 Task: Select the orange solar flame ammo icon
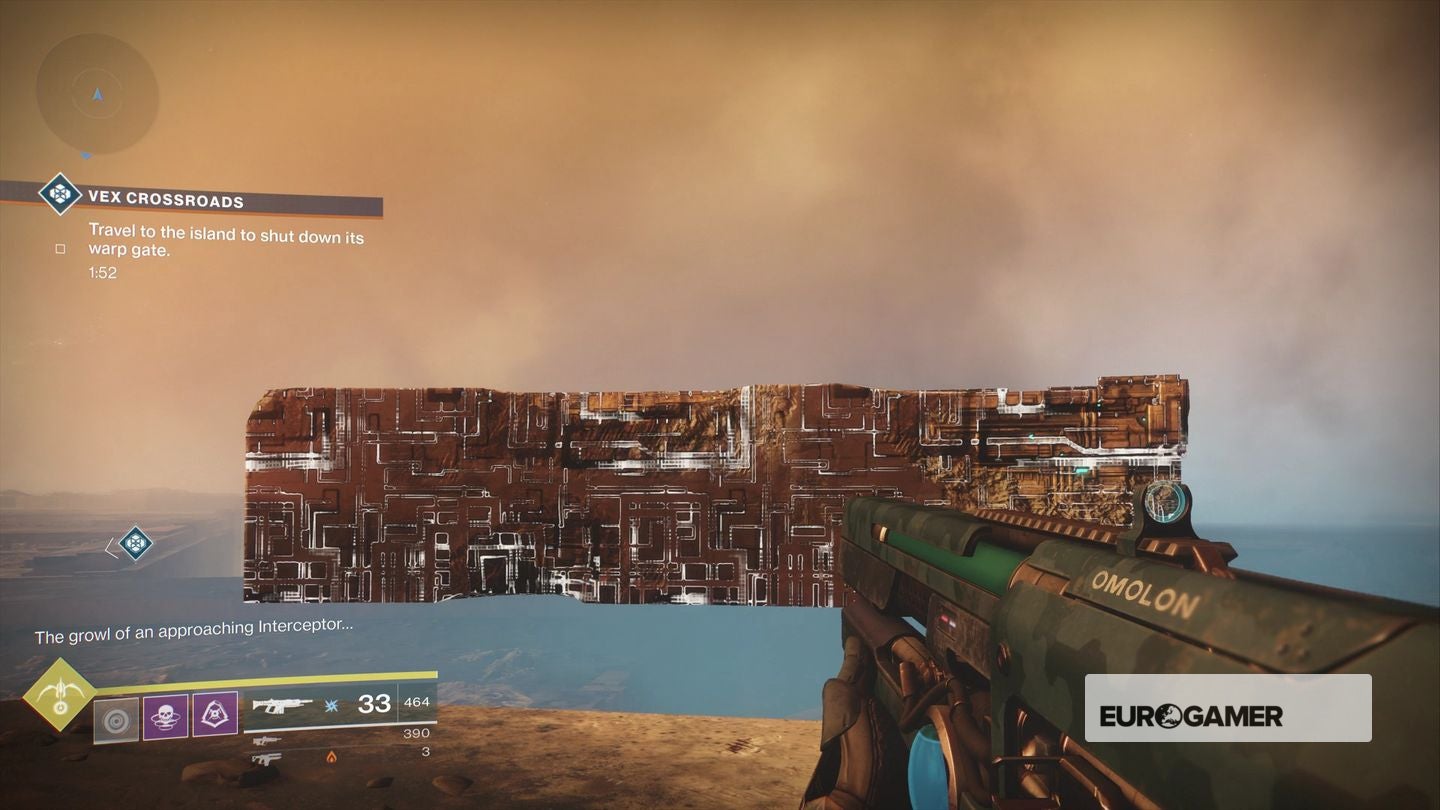point(330,757)
